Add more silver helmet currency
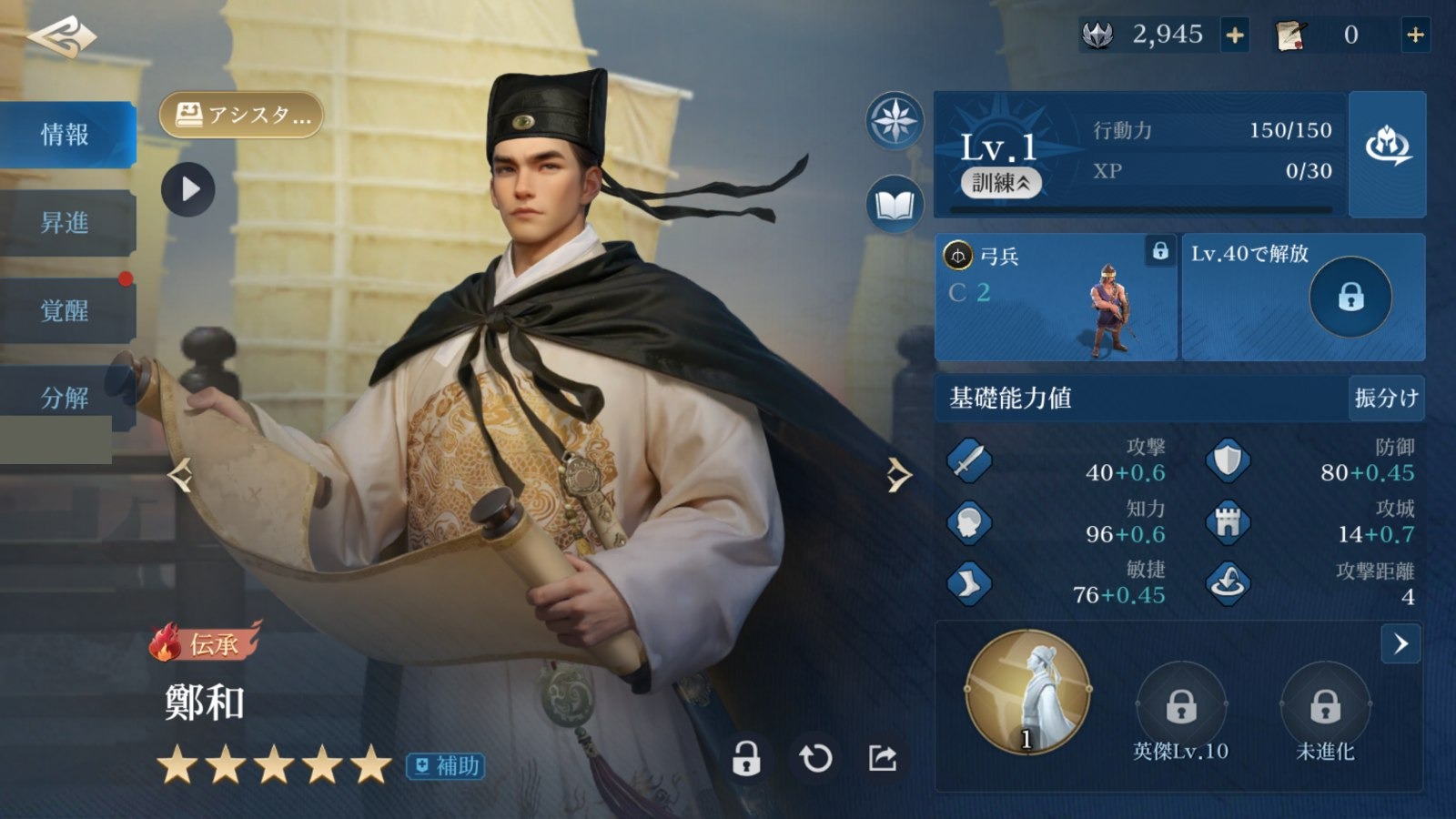This screenshot has height=819, width=1456. click(1235, 35)
